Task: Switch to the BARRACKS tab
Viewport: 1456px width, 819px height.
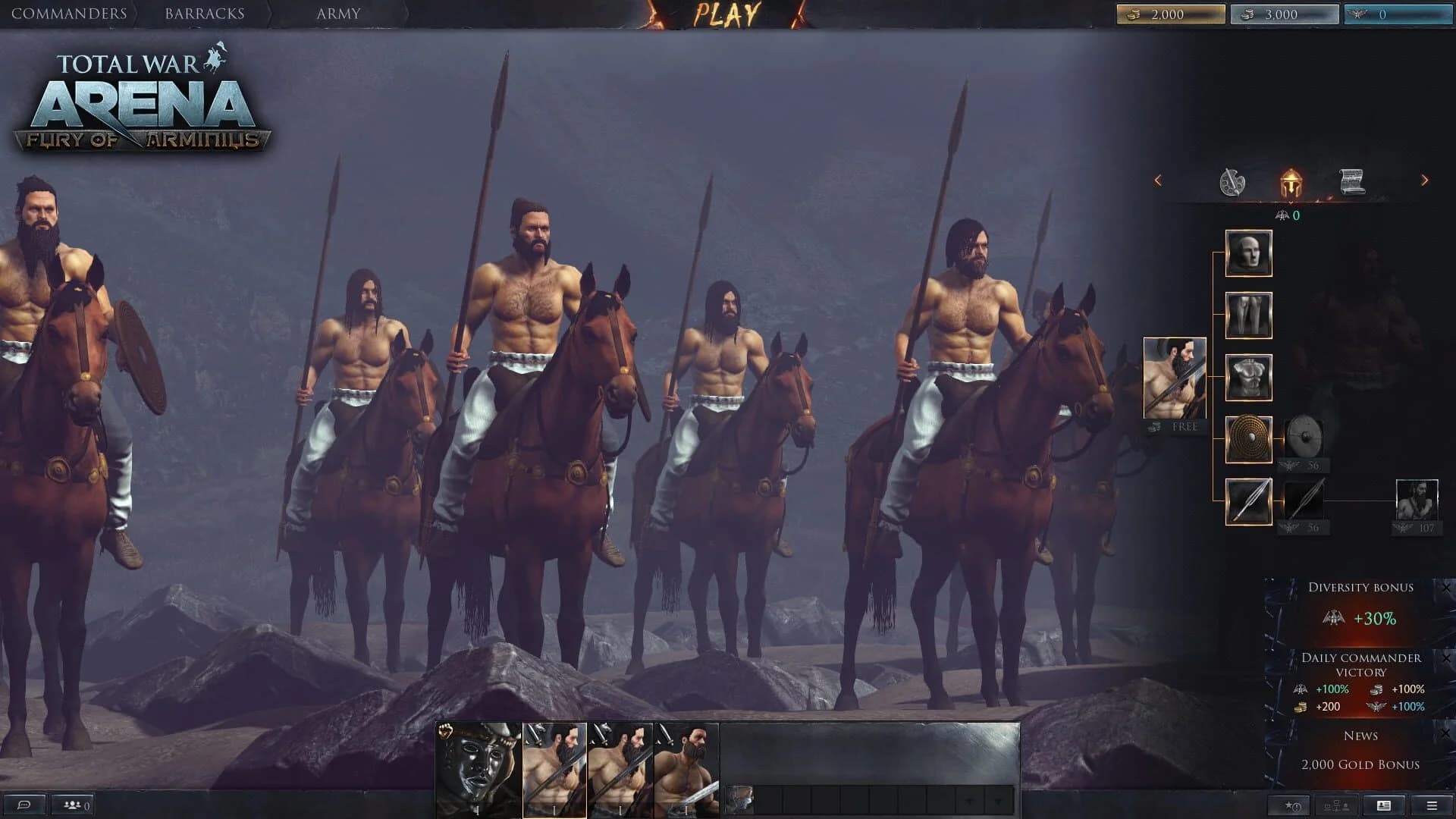Action: pos(203,12)
